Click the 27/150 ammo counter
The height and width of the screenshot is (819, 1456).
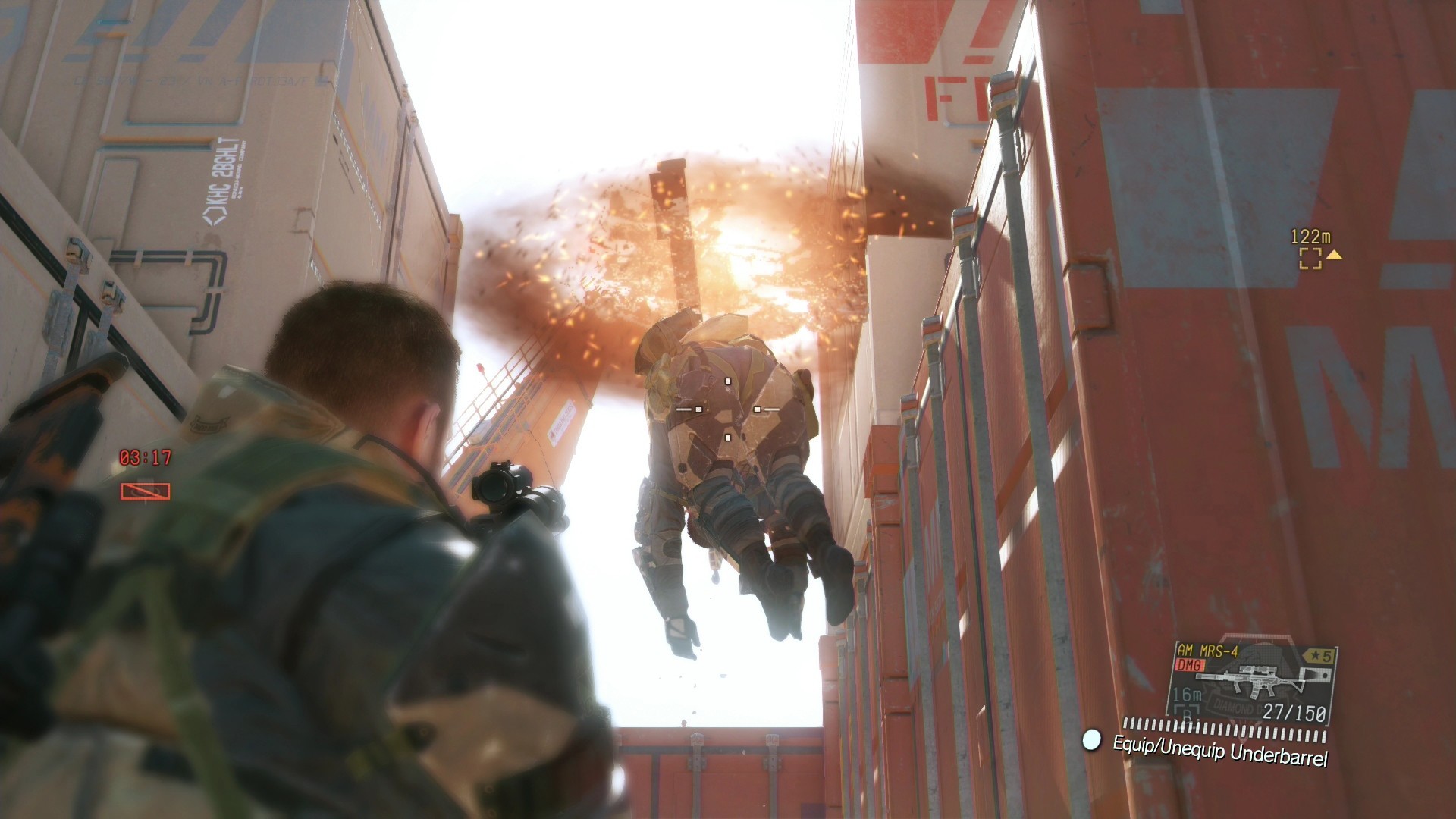pyautogui.click(x=1294, y=712)
